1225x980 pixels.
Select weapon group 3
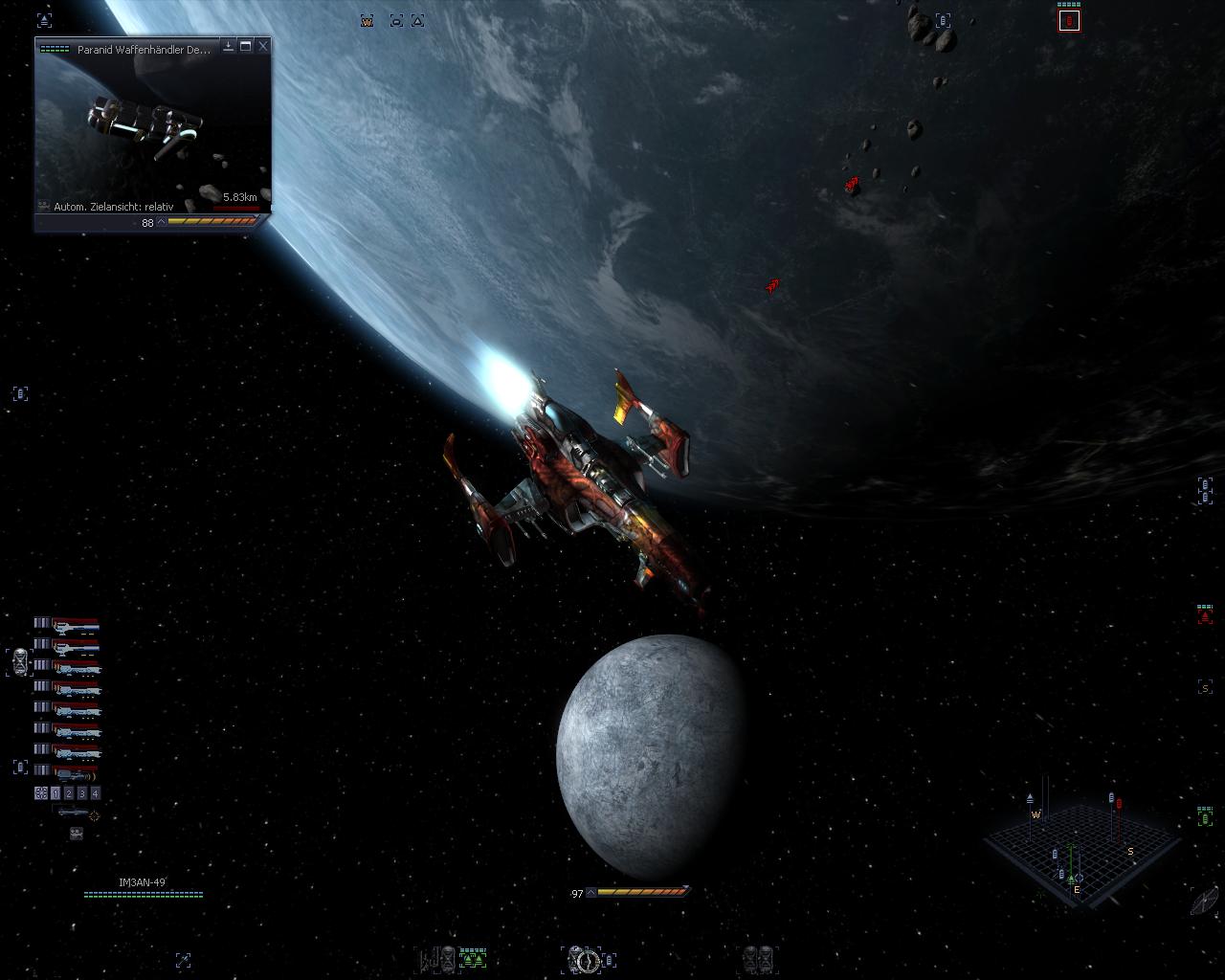(81, 793)
